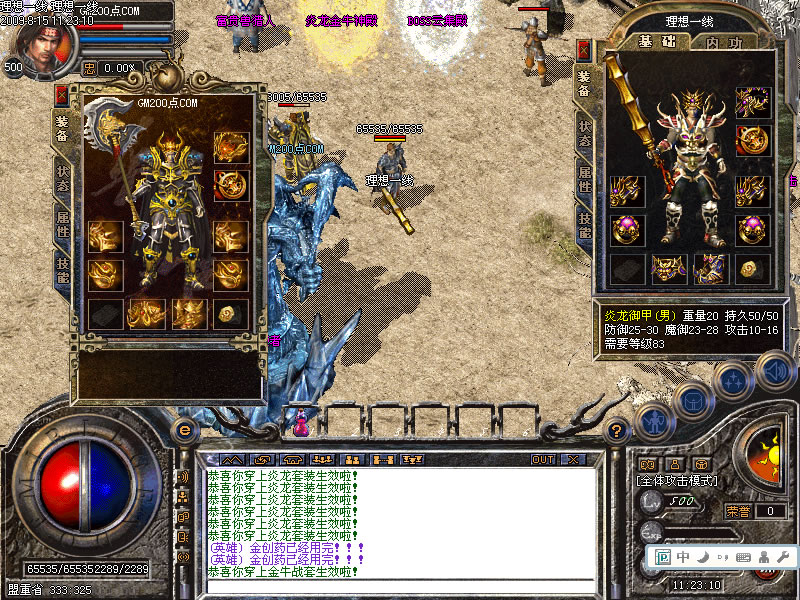The image size is (800, 600).
Task: Close the right 理想一线 equipment panel
Action: 584,50
